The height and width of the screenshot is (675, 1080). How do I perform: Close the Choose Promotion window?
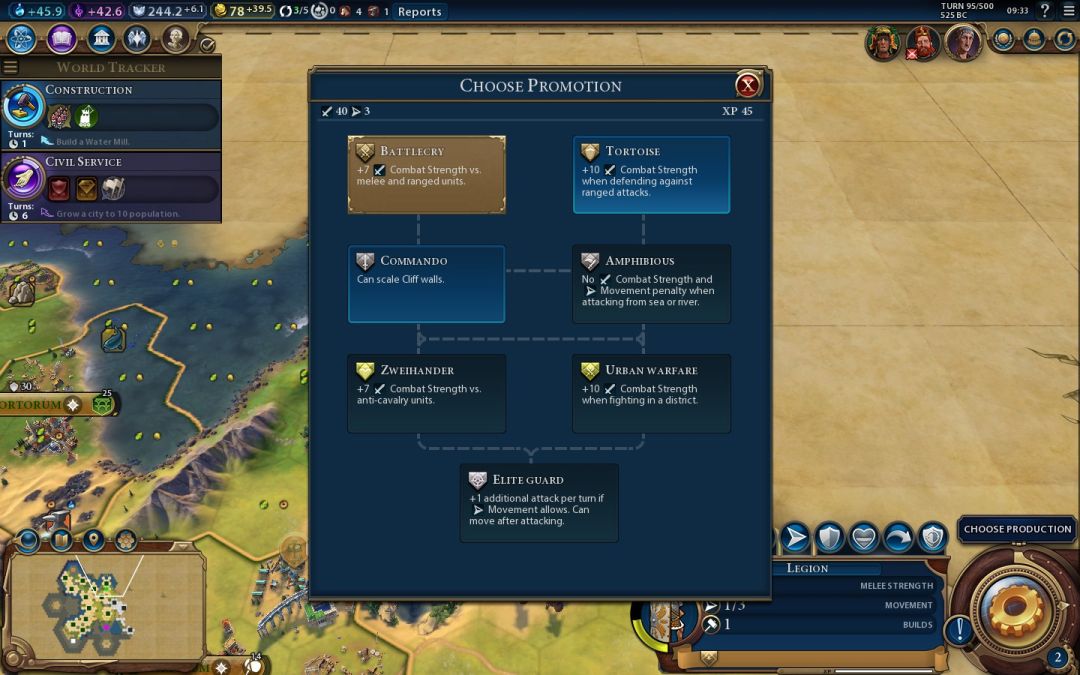(x=747, y=85)
